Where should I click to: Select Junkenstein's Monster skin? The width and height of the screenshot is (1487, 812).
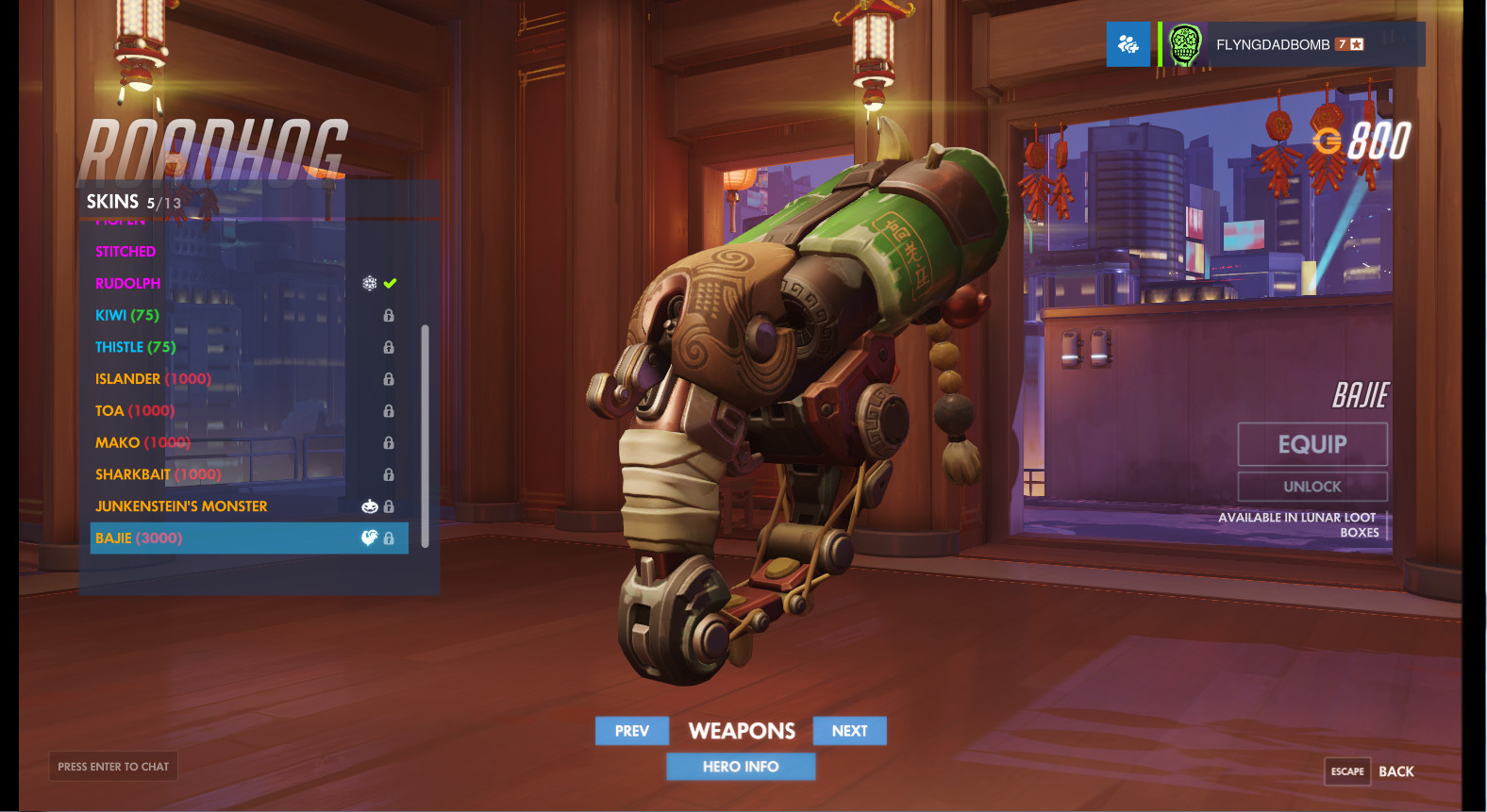pyautogui.click(x=181, y=506)
